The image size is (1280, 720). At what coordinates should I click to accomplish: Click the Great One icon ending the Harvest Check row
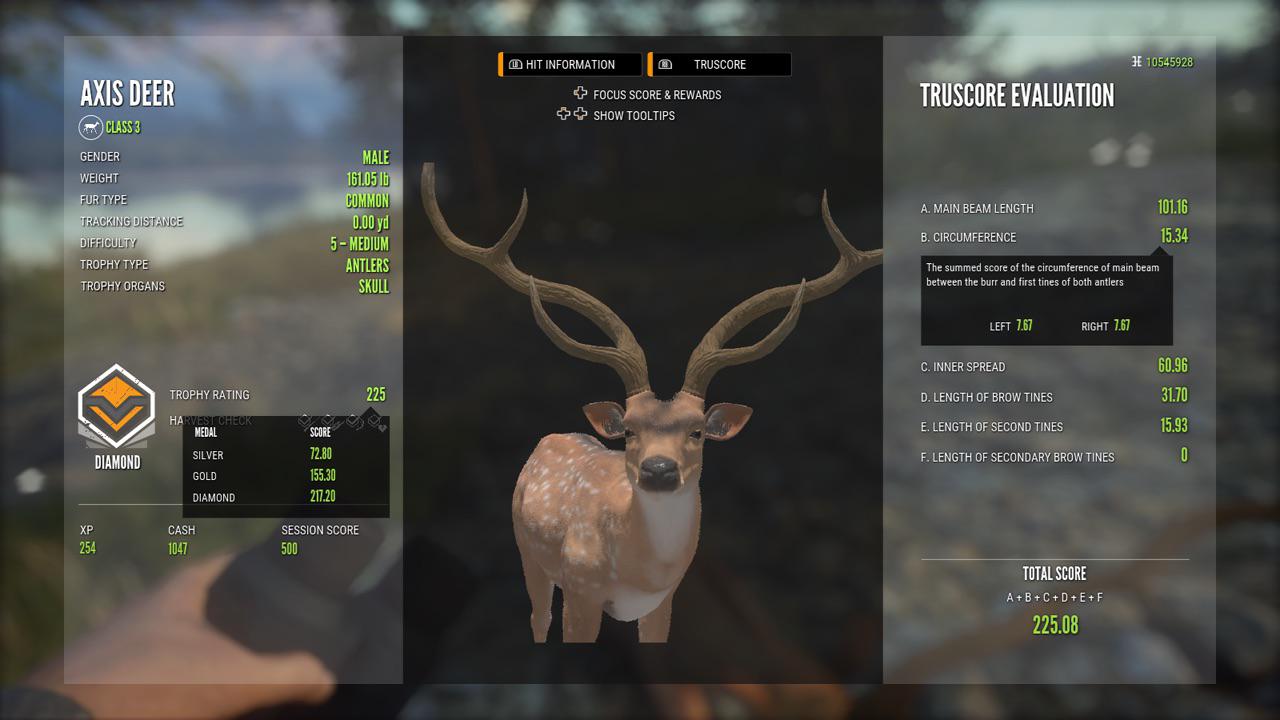[x=376, y=421]
